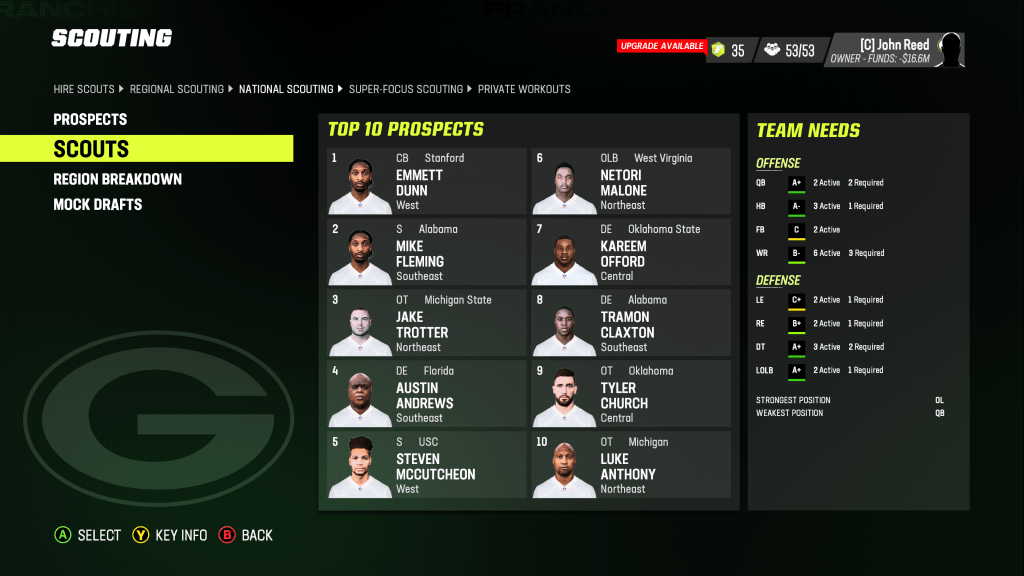Select the National Scouting tab

point(286,89)
